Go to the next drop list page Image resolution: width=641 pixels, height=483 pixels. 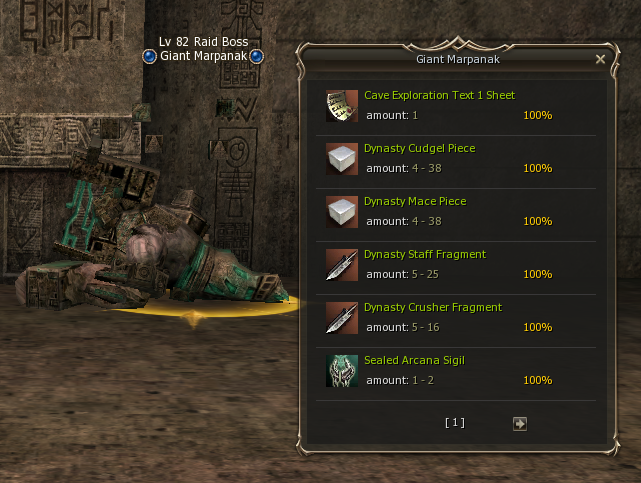[519, 423]
